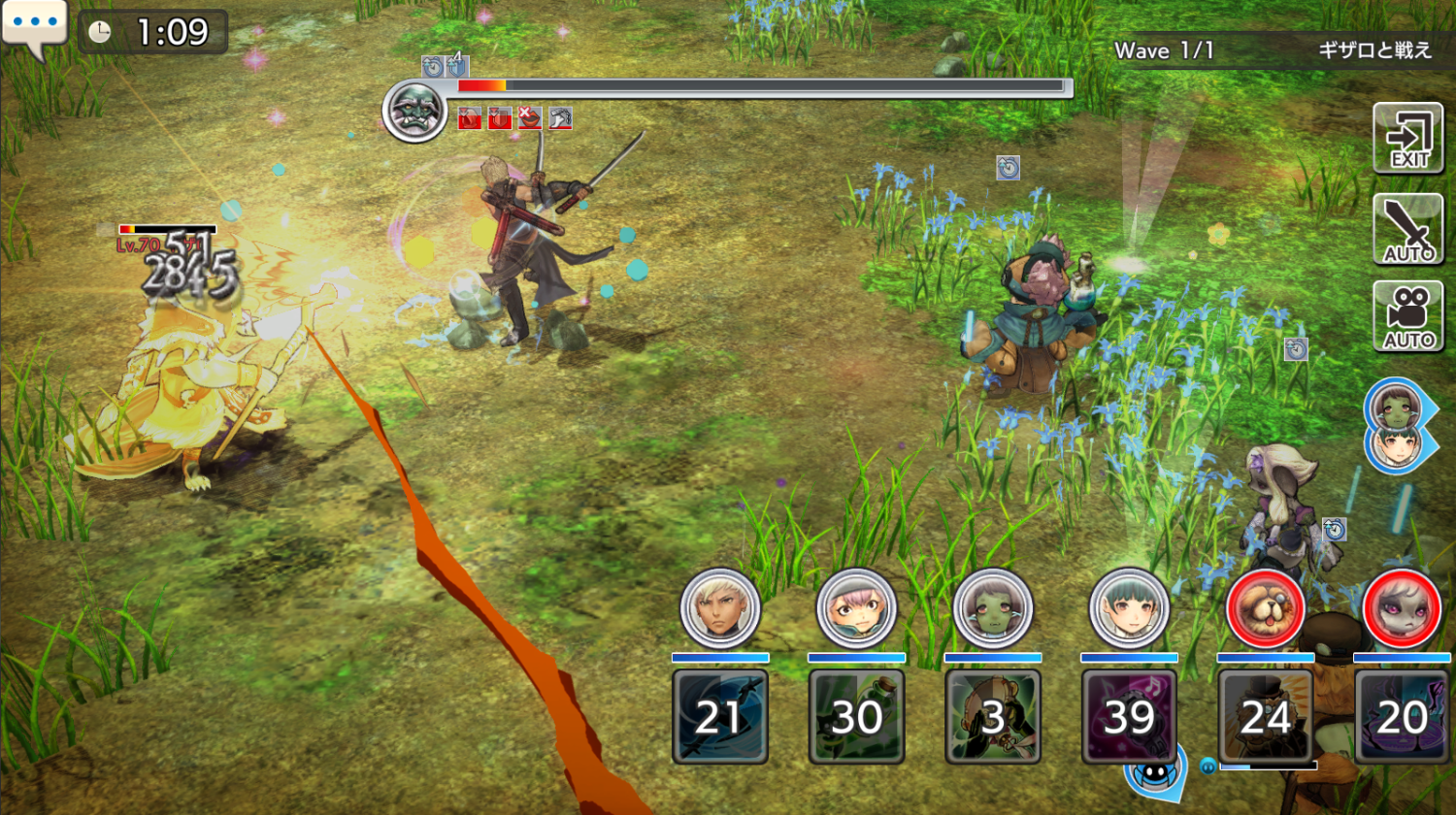The image size is (1456, 815).
Task: Select the pink-haired girl portrait
Action: 856,608
